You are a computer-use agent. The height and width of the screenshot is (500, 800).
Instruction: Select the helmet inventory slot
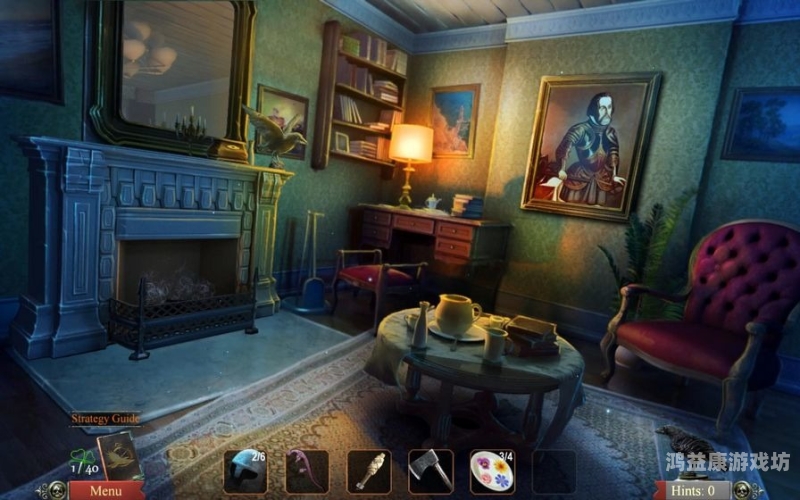tap(245, 471)
